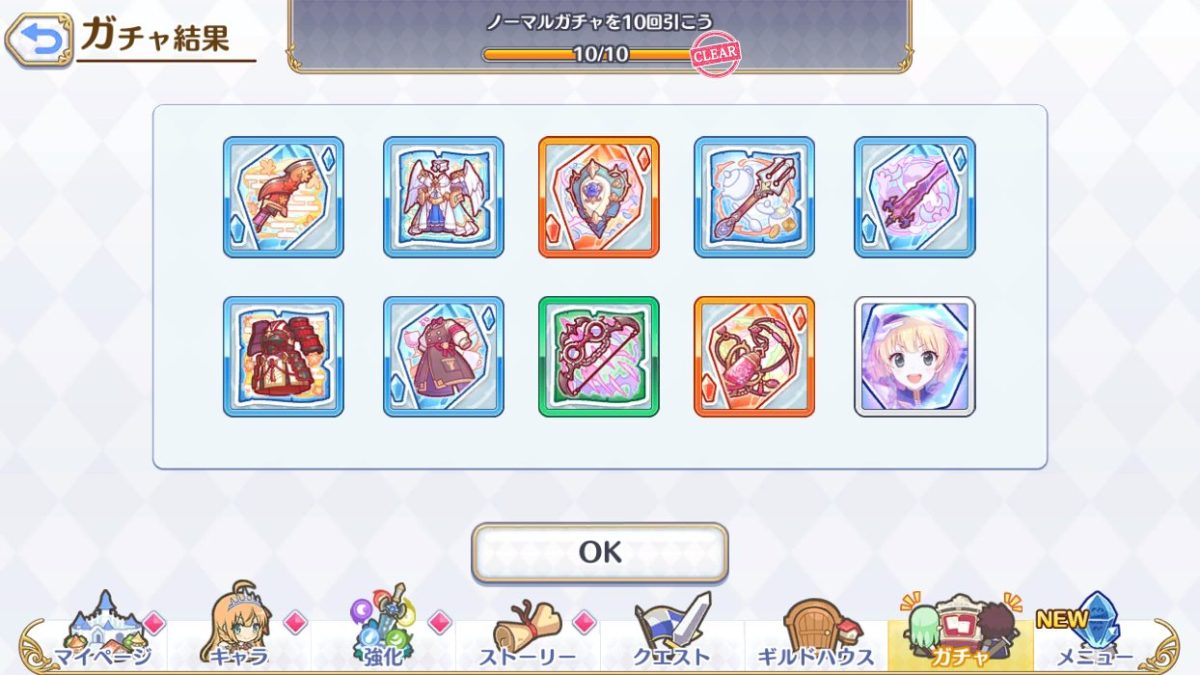Select the ストーリー story tab
The image size is (1200, 675).
click(527, 630)
